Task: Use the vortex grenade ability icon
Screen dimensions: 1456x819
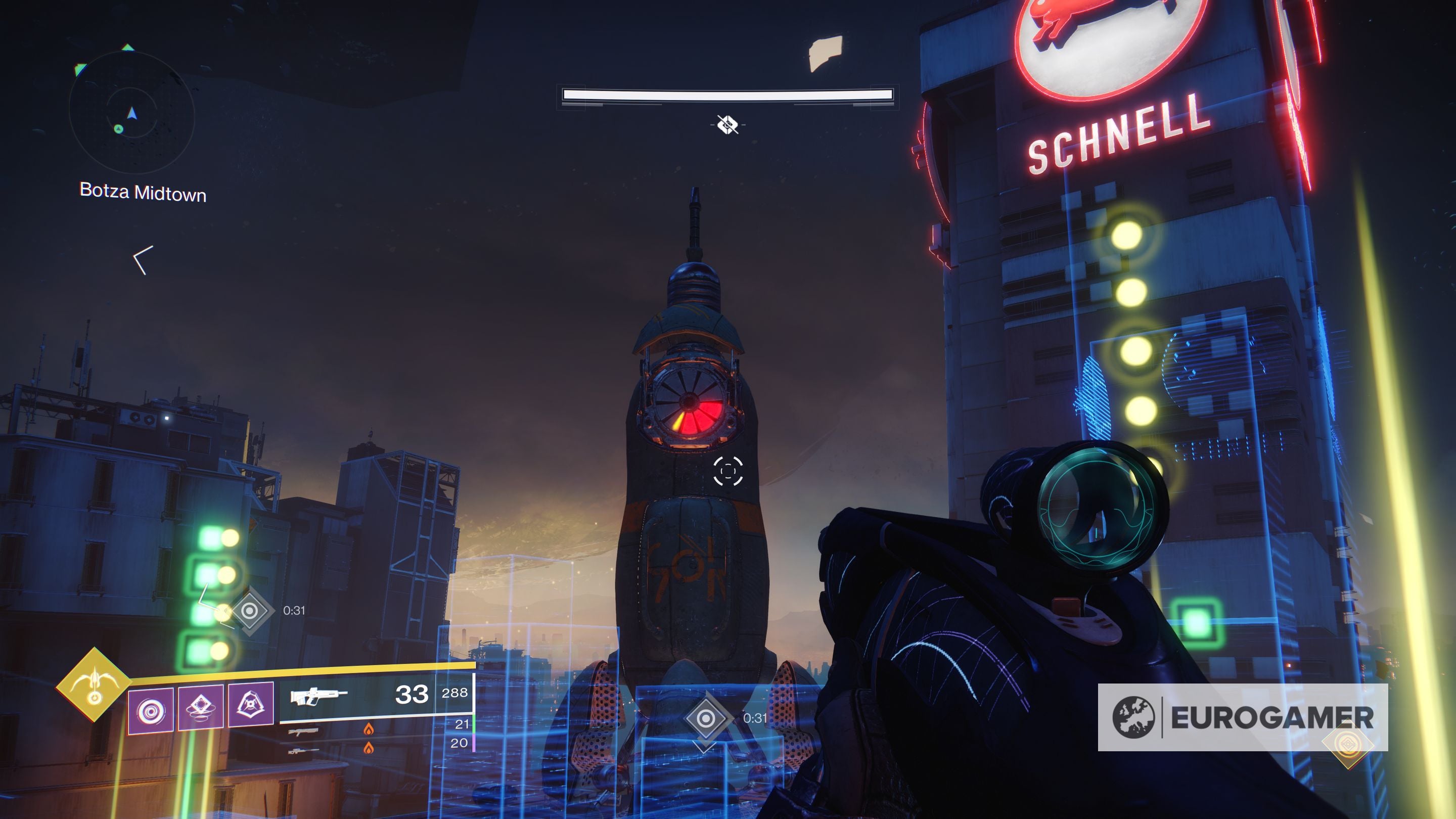Action: click(150, 710)
